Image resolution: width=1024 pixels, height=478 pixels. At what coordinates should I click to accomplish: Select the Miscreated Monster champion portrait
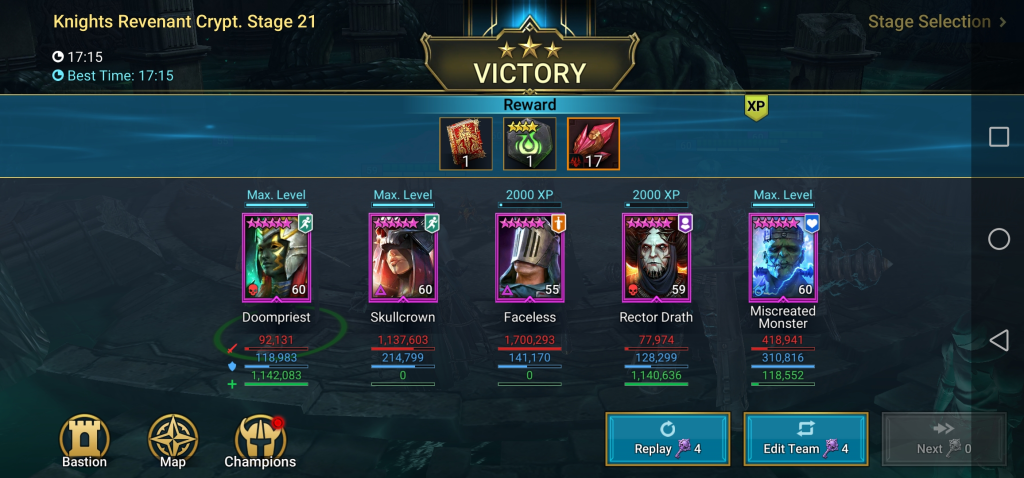point(783,257)
